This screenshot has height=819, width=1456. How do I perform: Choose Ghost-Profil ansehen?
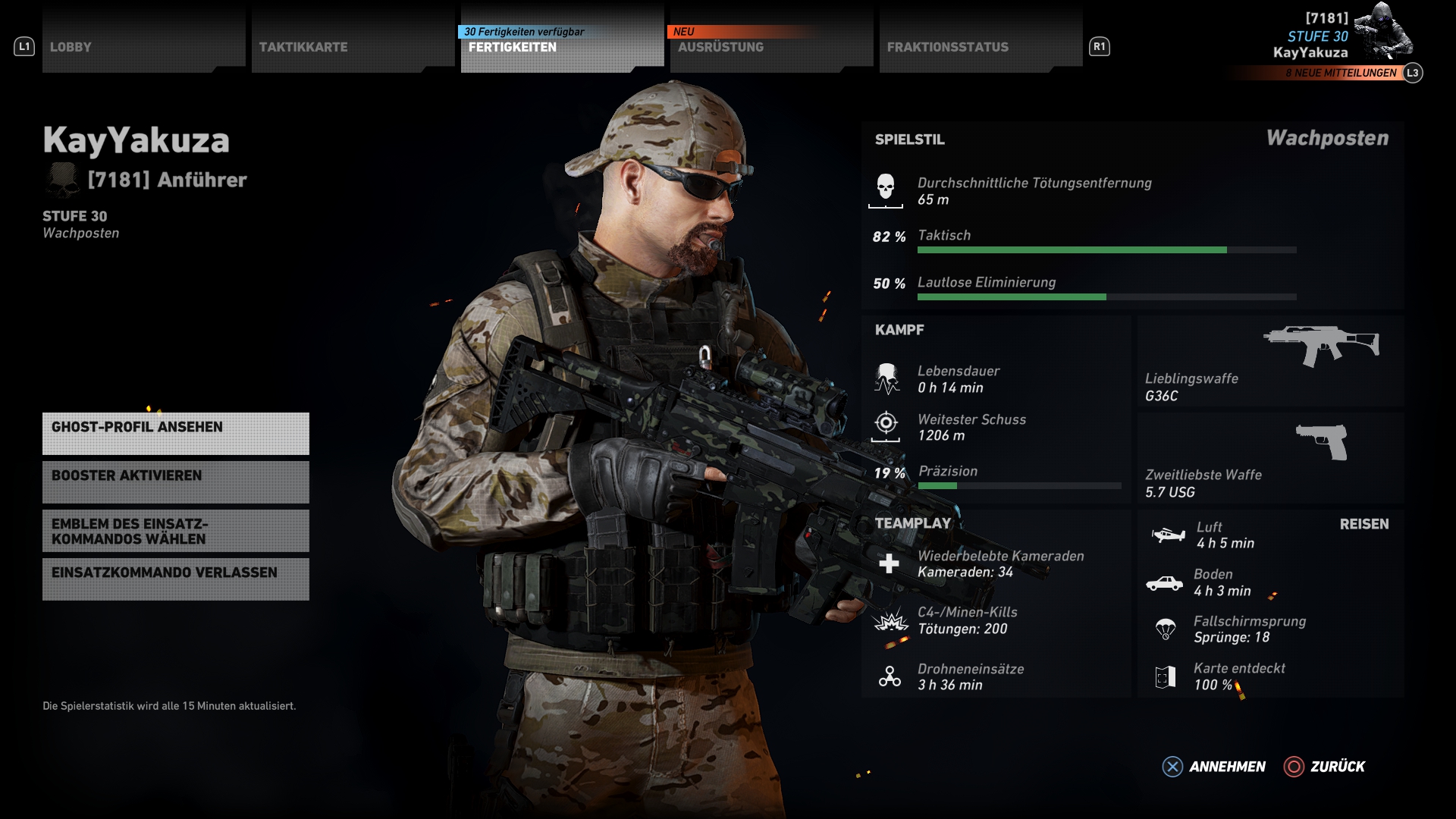(x=176, y=434)
